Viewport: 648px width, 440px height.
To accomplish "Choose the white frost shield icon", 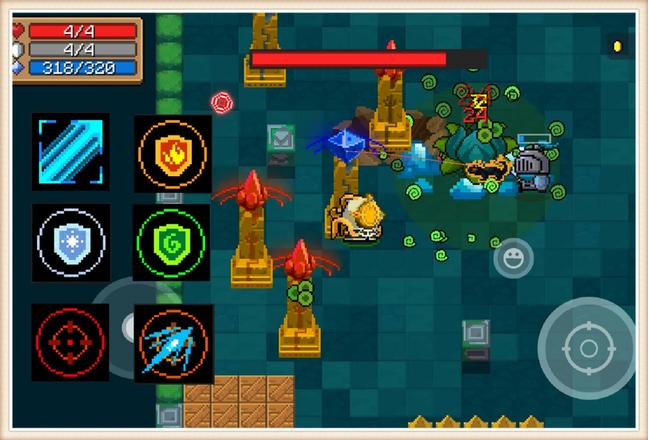I will tap(70, 242).
